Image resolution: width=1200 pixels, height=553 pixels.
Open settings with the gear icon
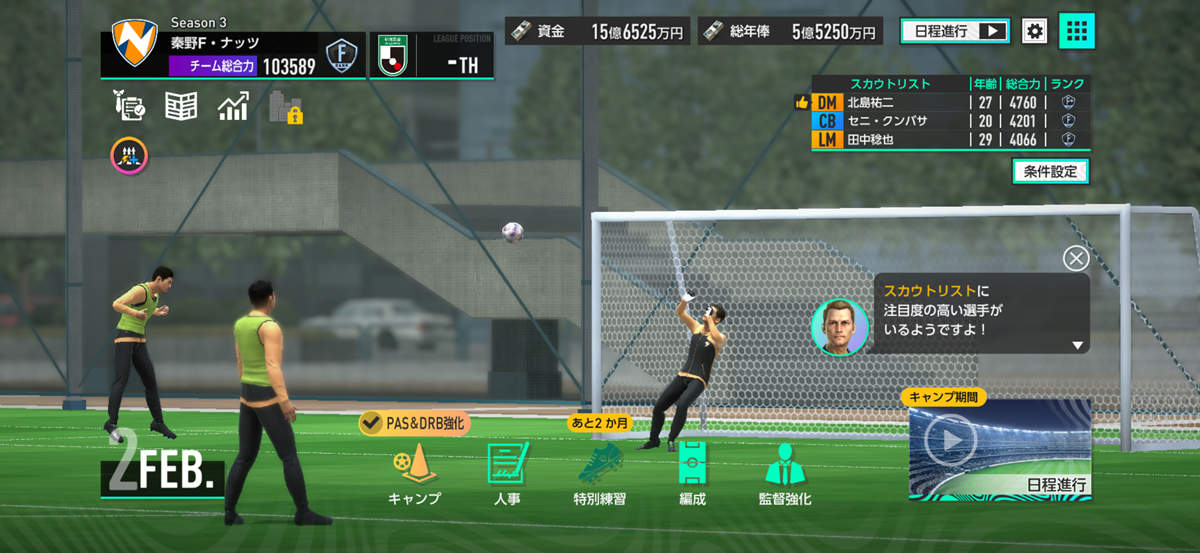point(1034,31)
